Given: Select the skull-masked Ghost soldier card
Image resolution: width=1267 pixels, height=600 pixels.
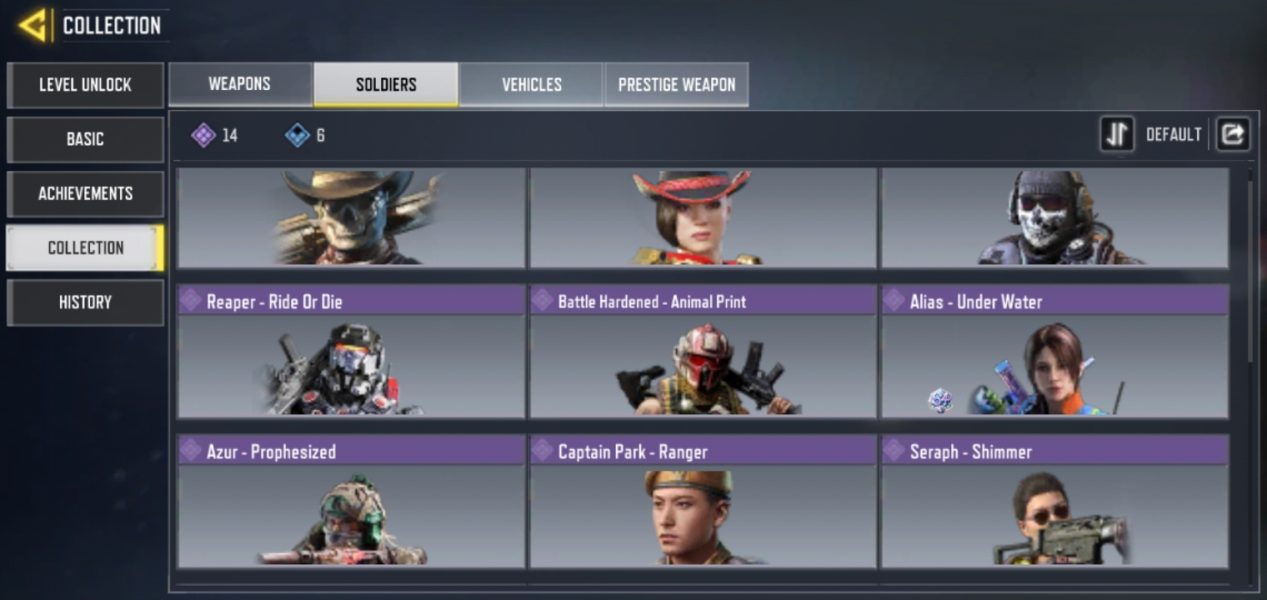Looking at the screenshot, I should 1054,217.
